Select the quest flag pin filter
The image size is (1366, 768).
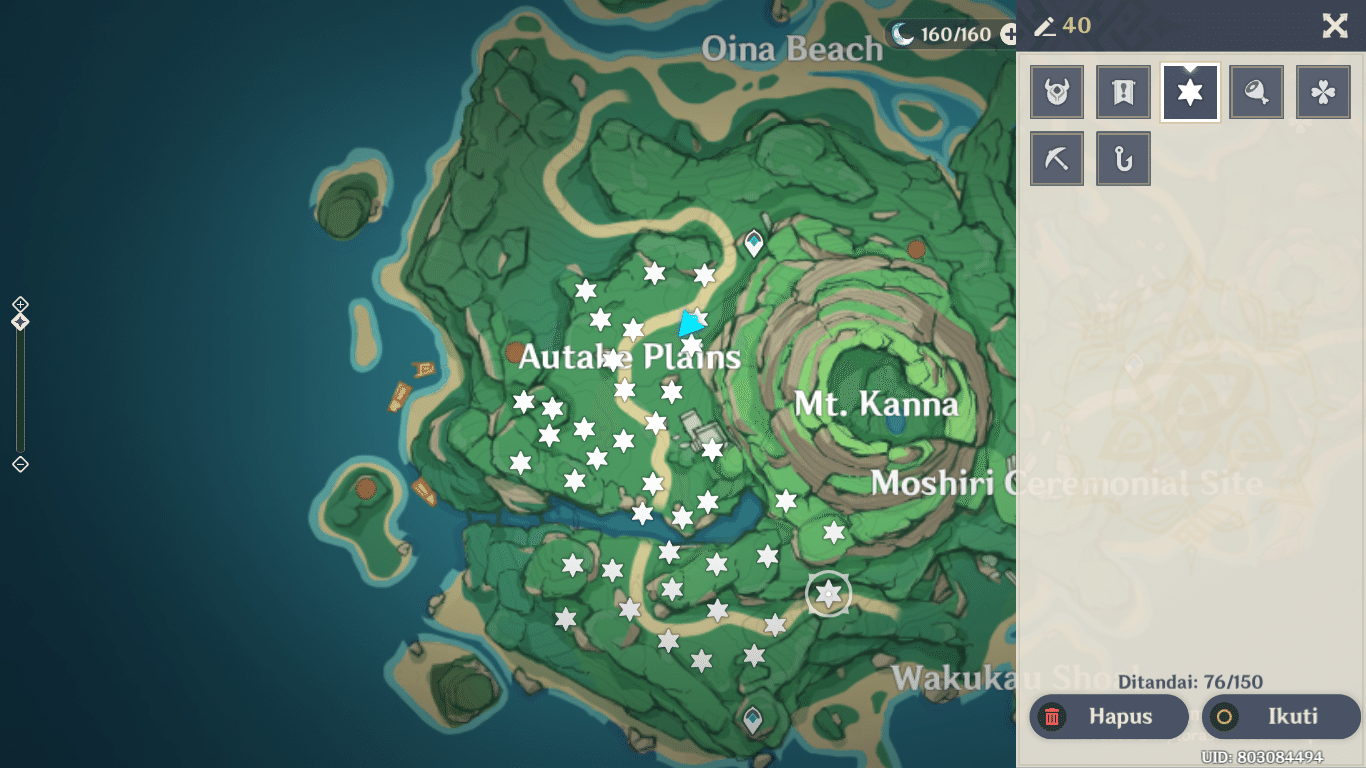pyautogui.click(x=1123, y=91)
